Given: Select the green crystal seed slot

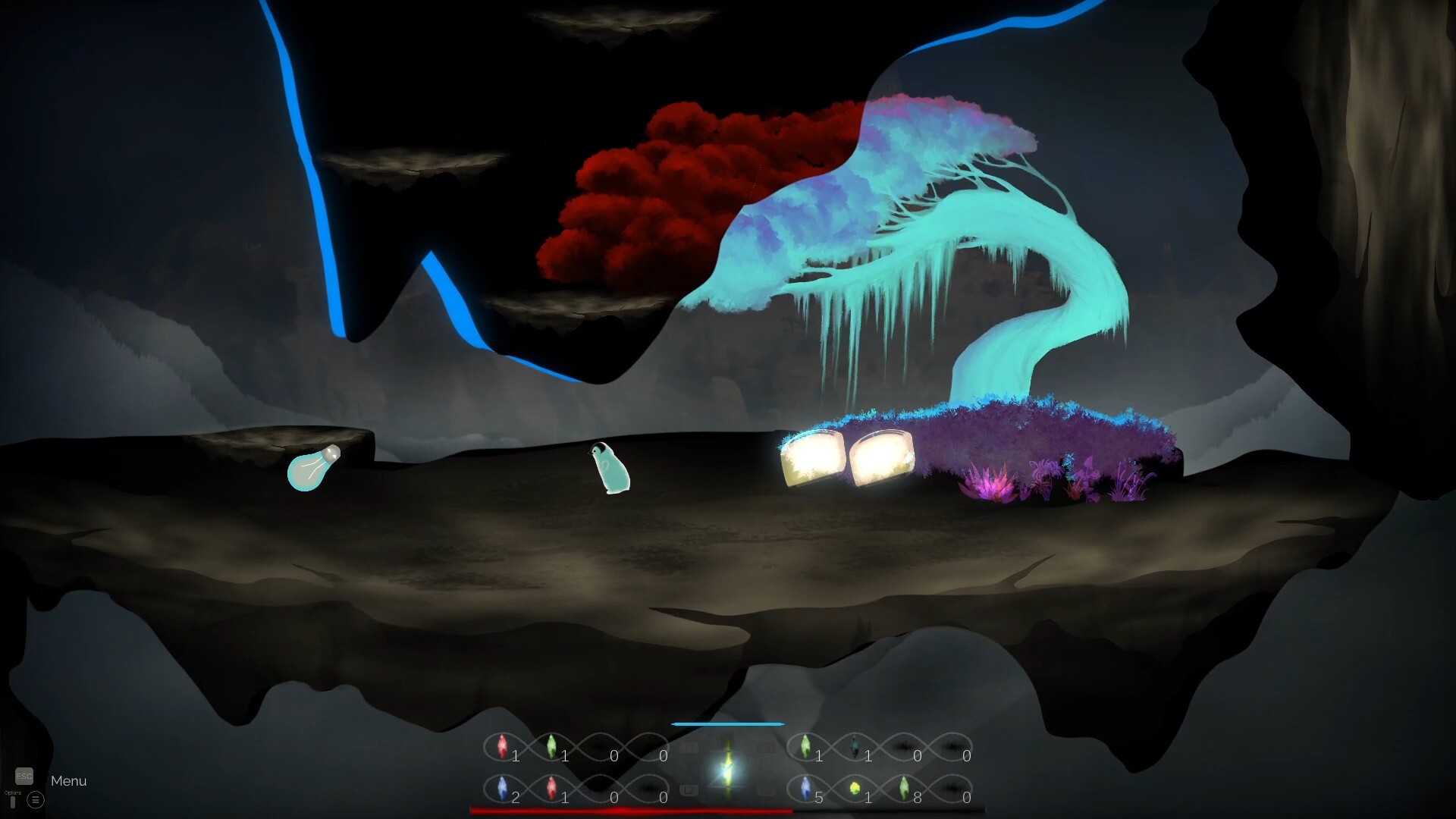Looking at the screenshot, I should 551,745.
